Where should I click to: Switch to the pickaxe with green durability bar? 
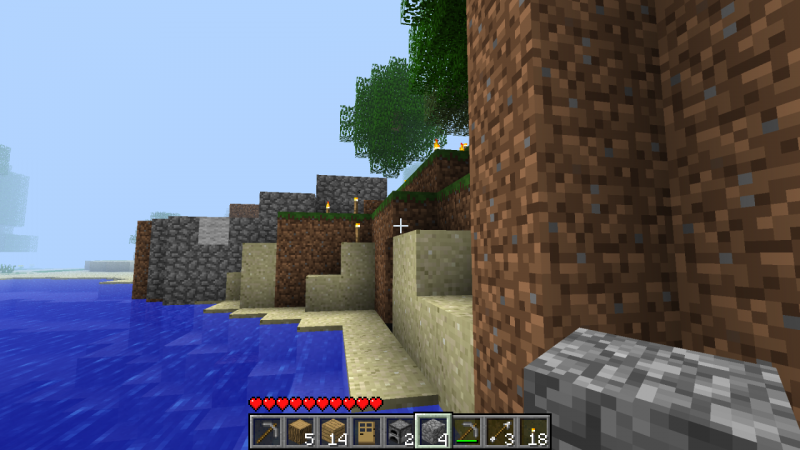click(466, 432)
